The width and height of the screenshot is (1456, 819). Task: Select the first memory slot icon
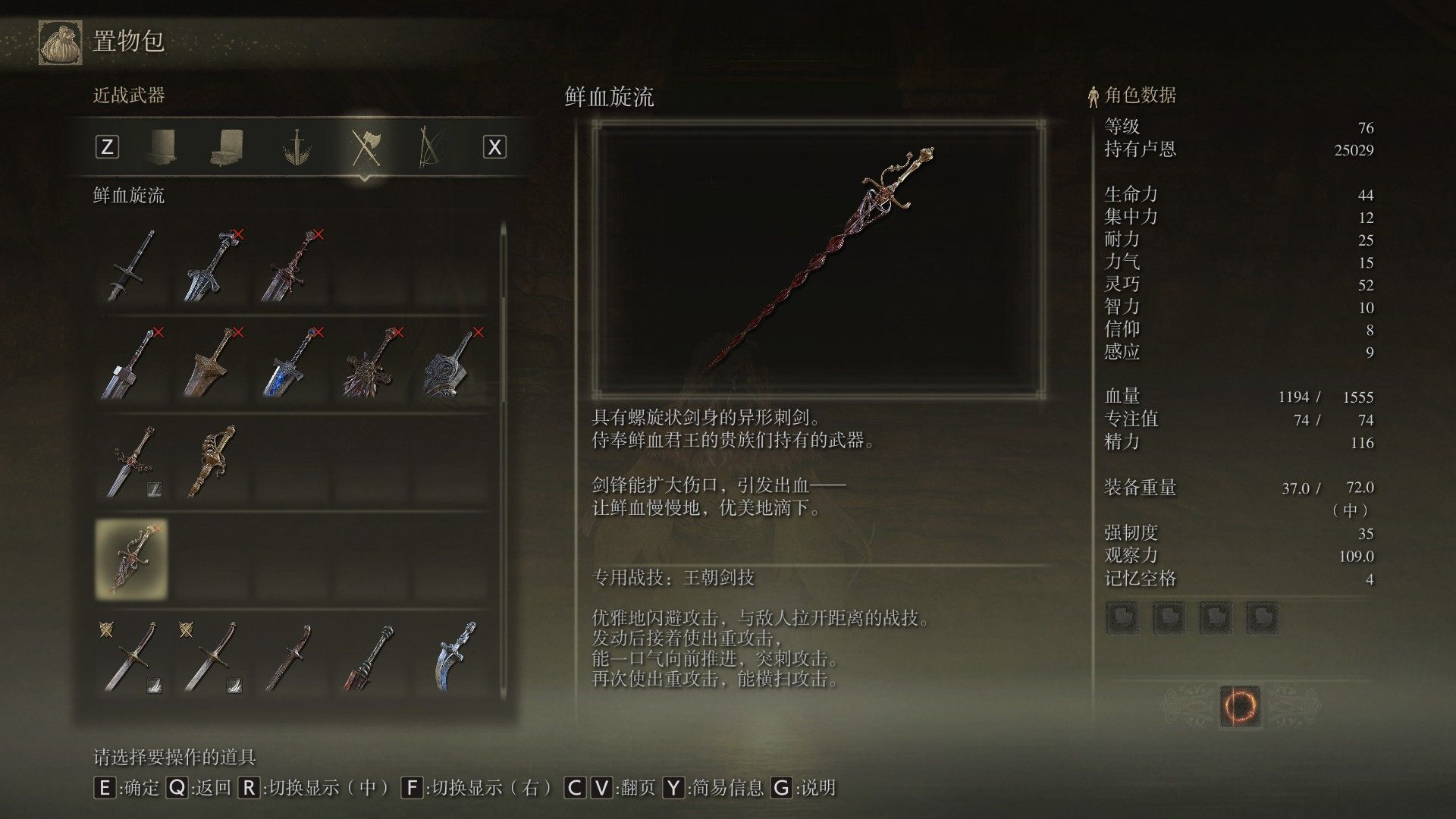tap(1122, 618)
